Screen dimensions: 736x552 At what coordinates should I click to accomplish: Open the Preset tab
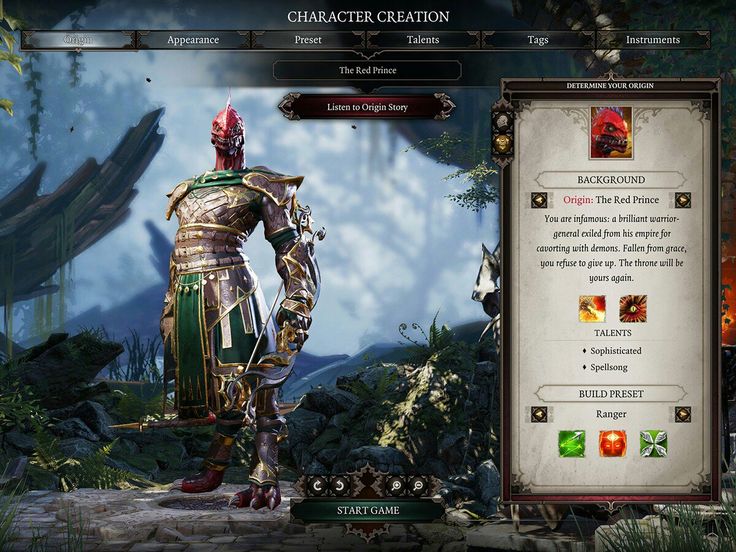click(308, 40)
